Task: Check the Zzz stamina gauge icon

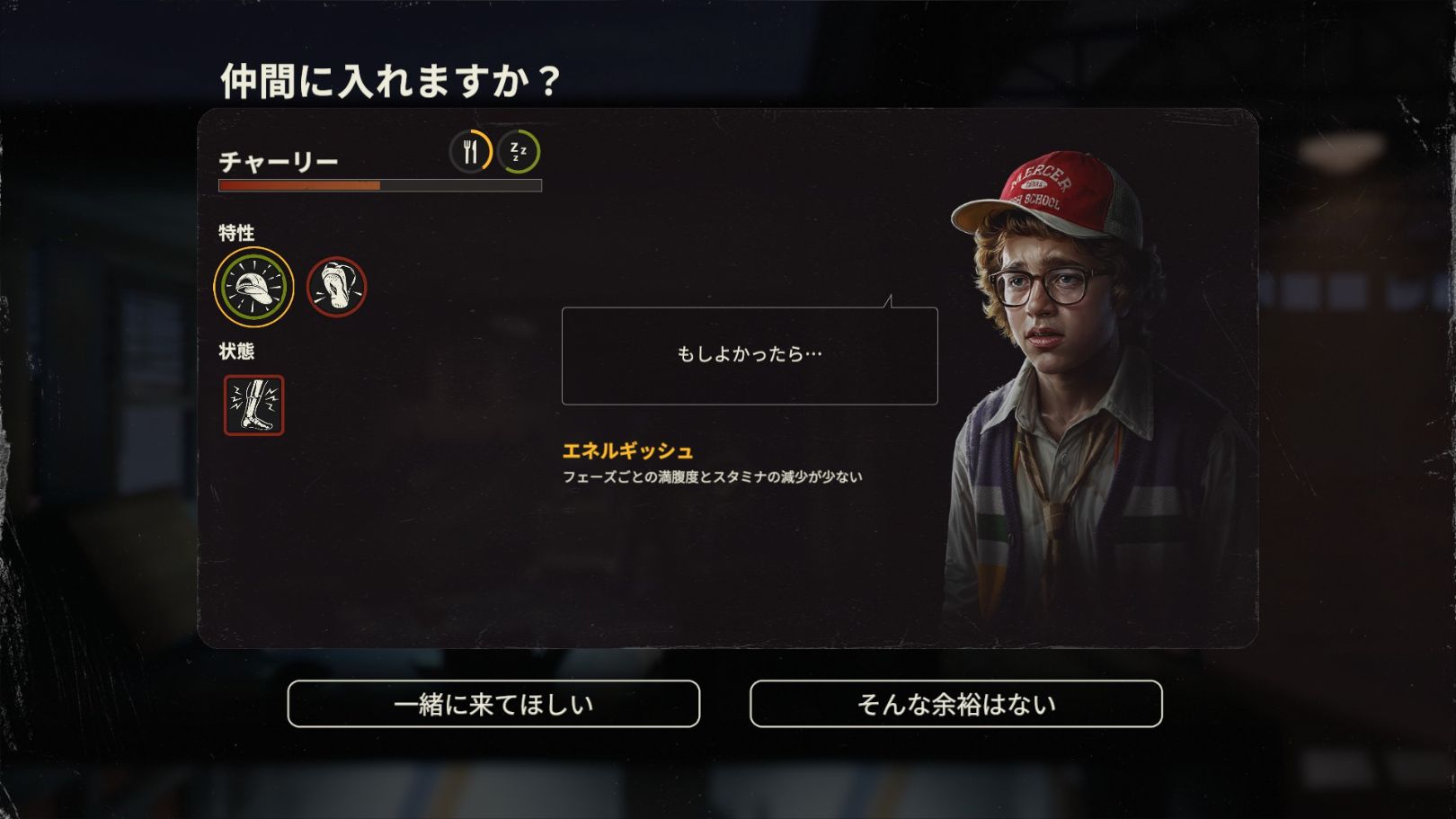Action: pos(519,151)
